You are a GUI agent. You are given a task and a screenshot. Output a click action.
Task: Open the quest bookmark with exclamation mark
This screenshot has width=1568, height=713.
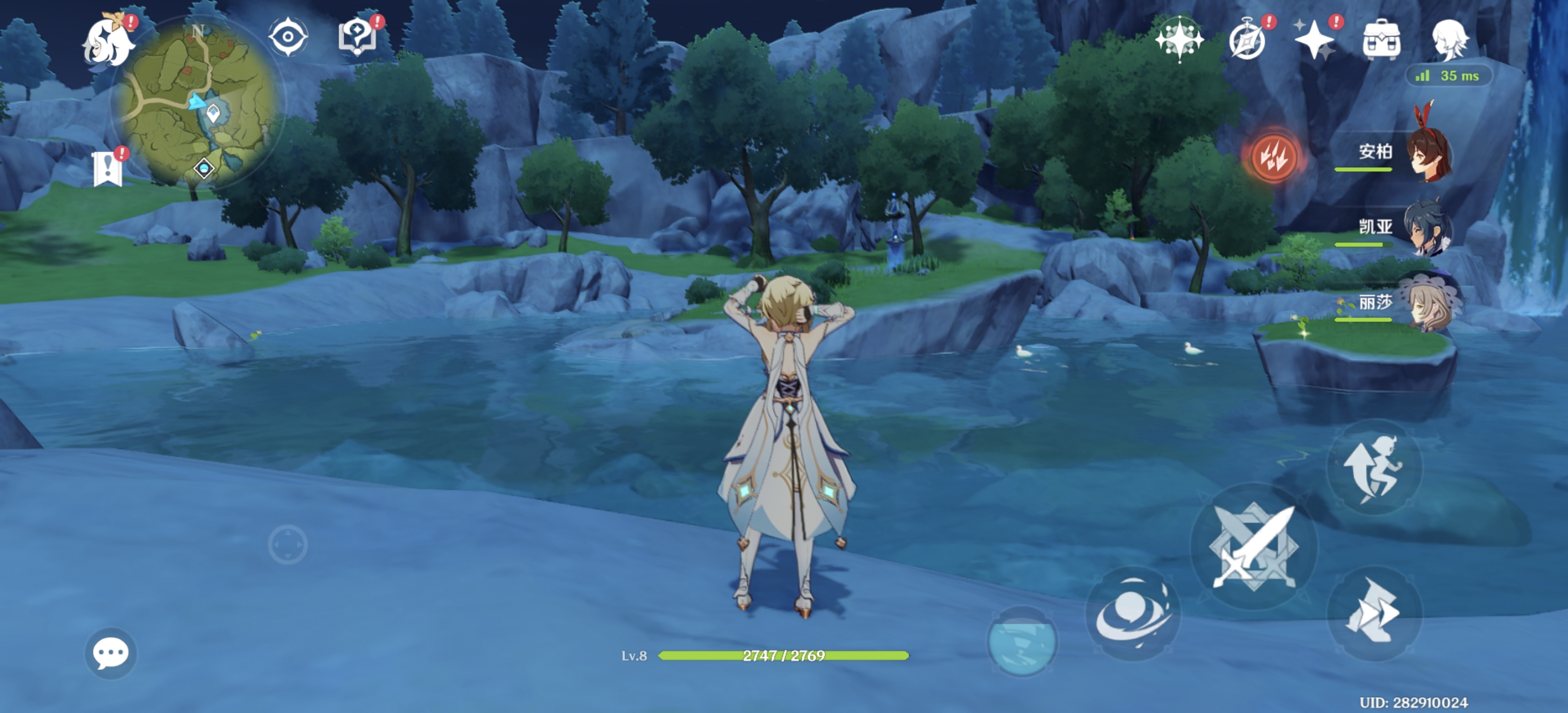[x=108, y=168]
